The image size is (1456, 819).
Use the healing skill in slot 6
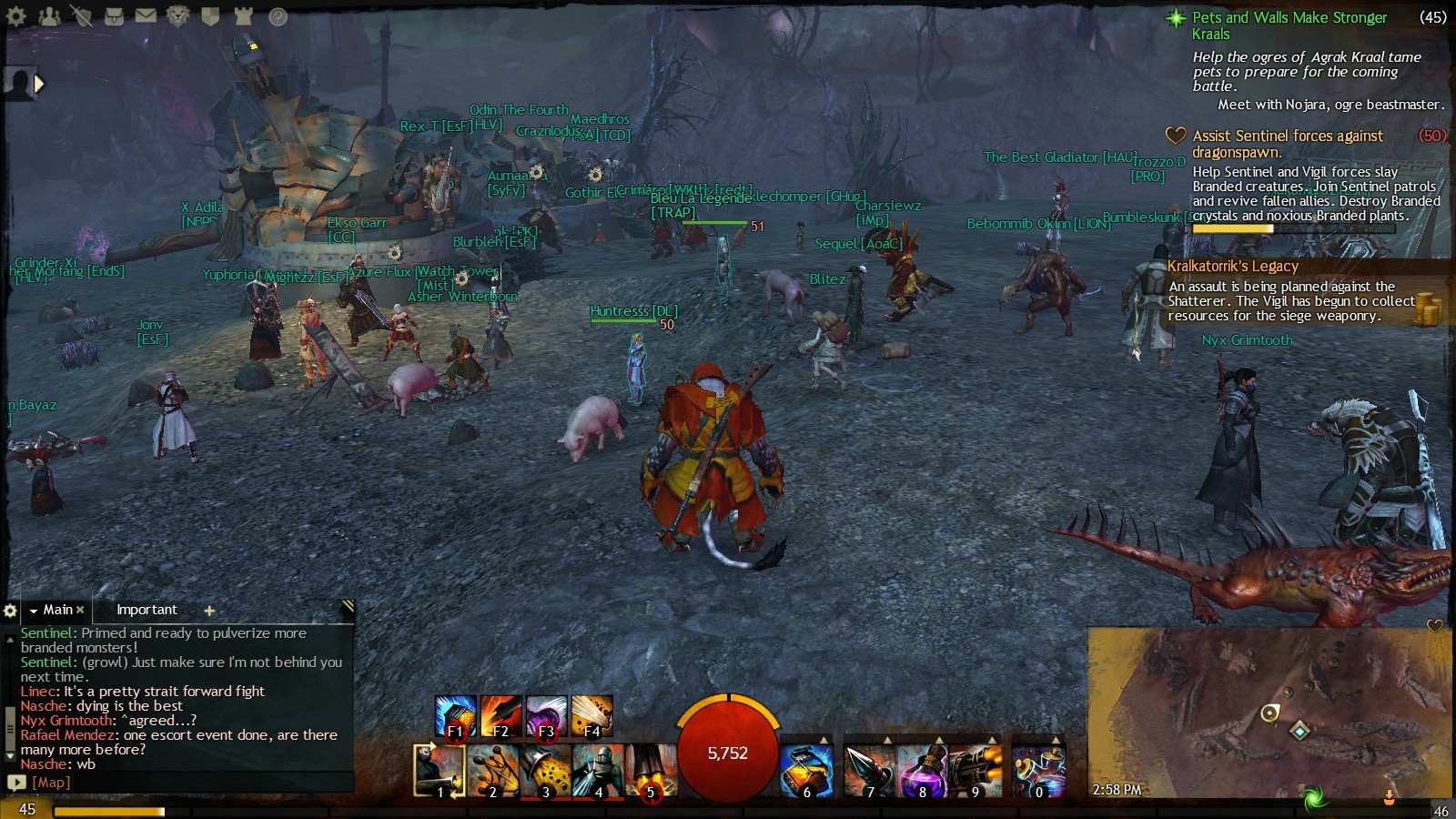point(806,771)
